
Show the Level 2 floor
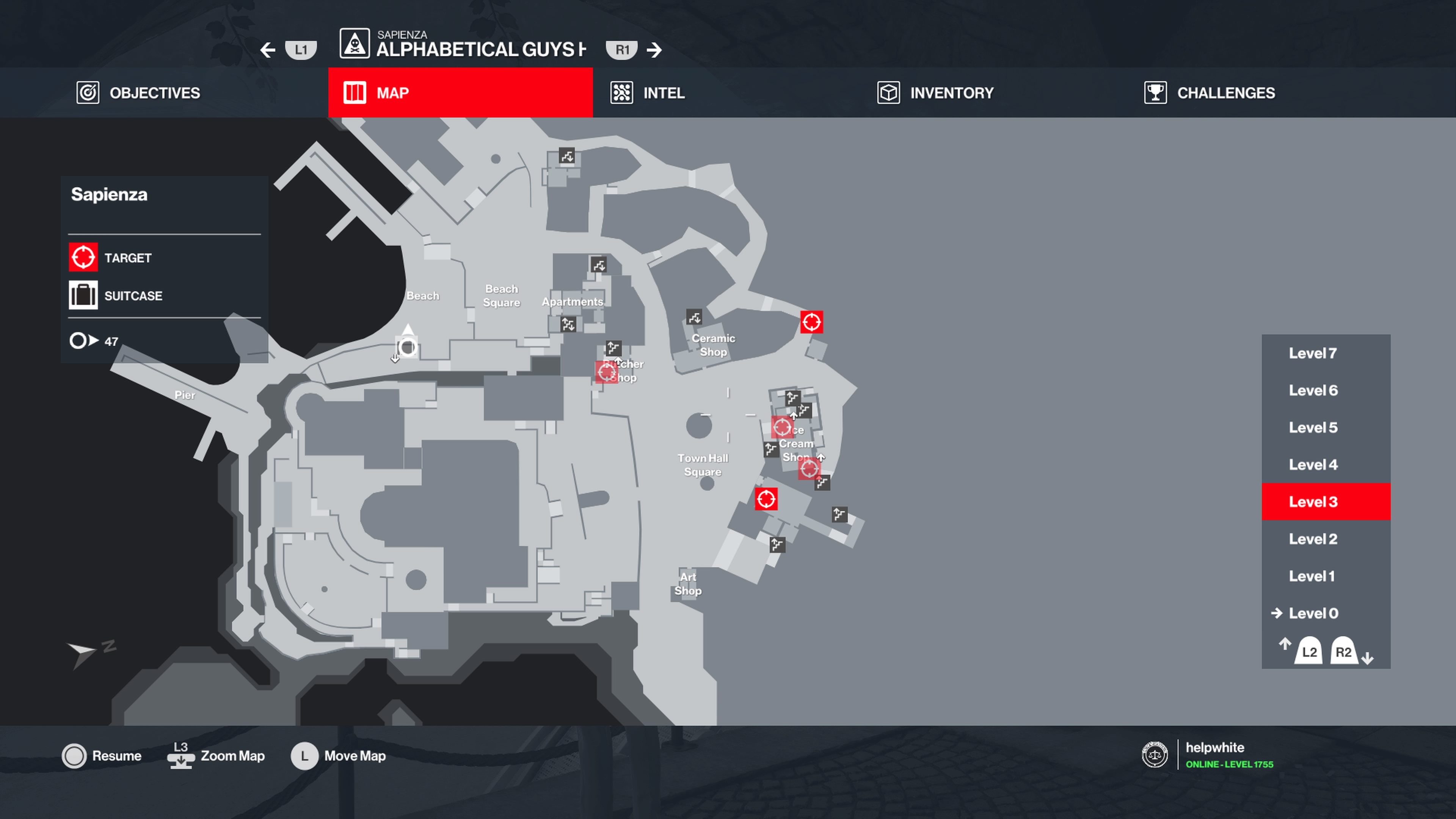(1312, 539)
